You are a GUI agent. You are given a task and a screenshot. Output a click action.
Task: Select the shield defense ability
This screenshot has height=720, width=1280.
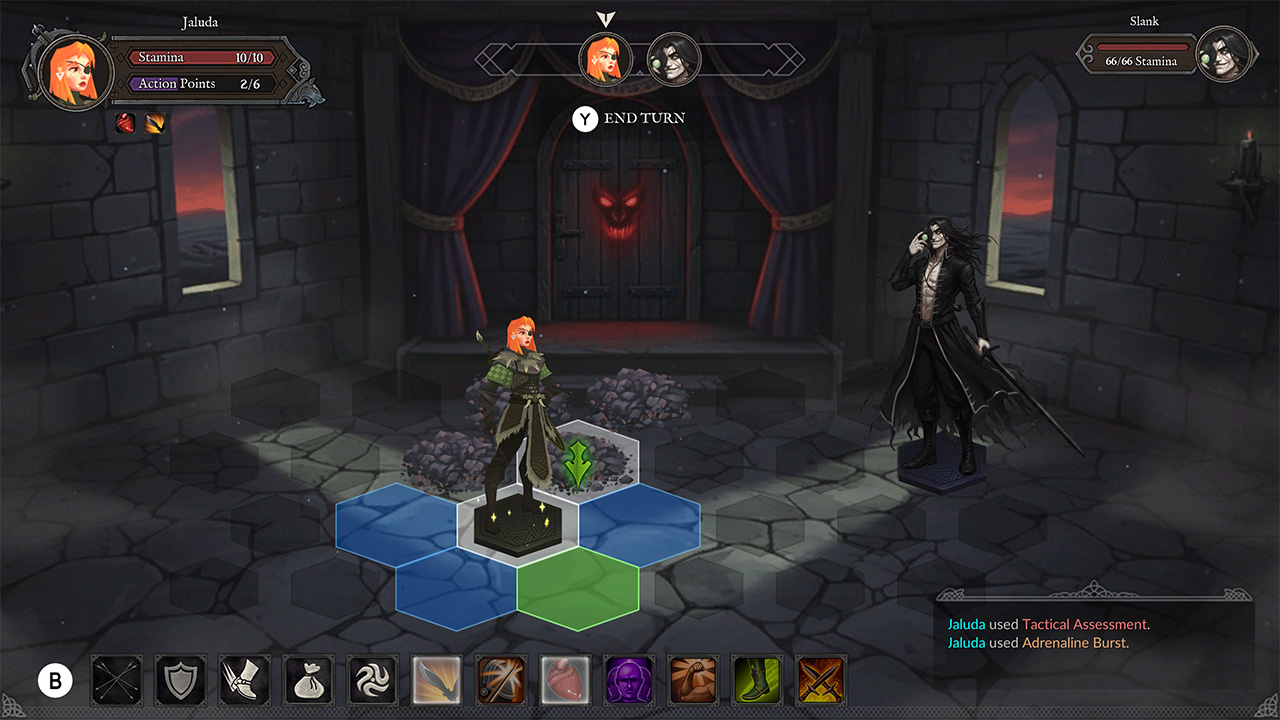point(180,680)
